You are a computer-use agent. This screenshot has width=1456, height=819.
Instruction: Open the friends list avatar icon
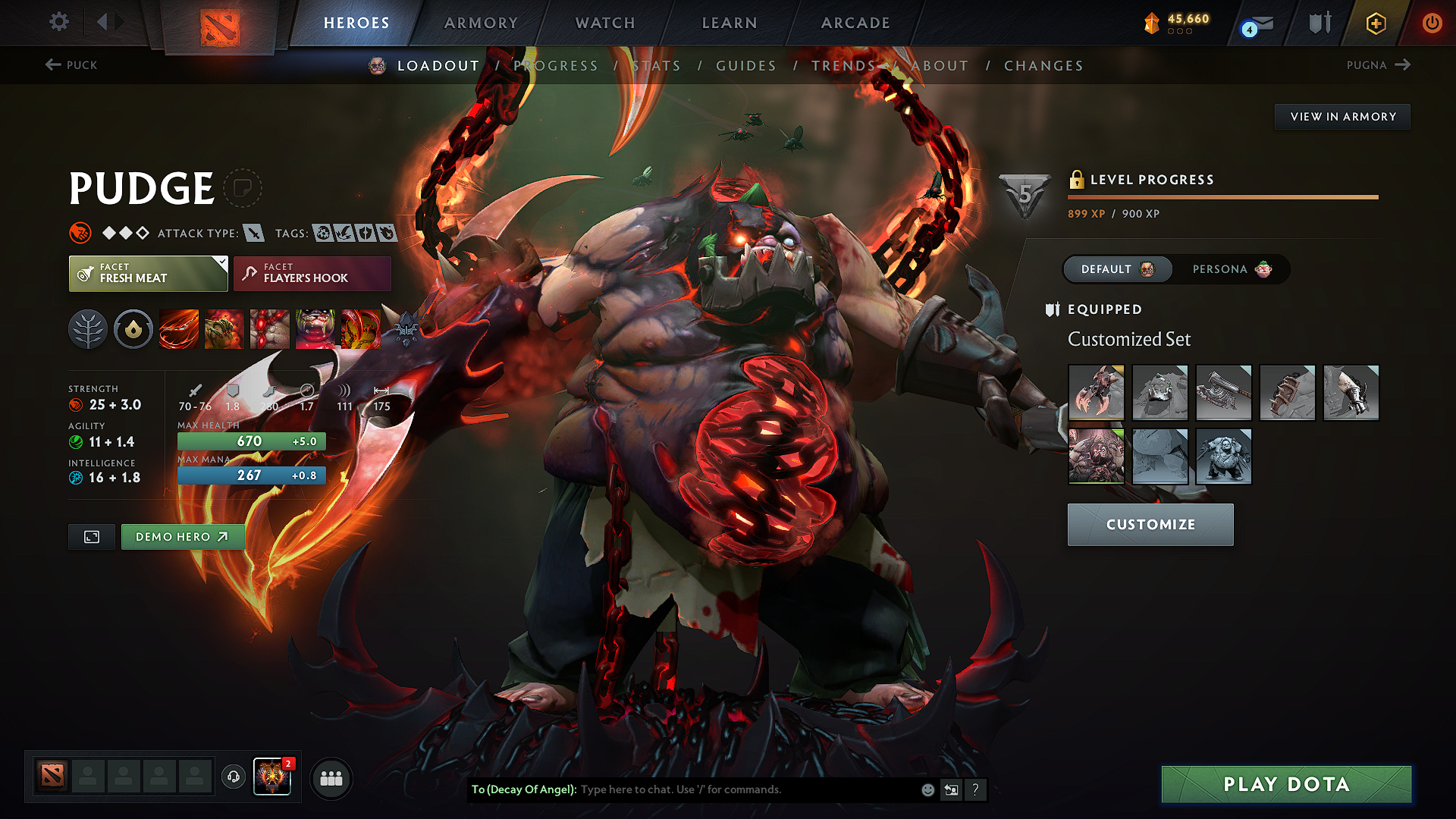pos(331,777)
